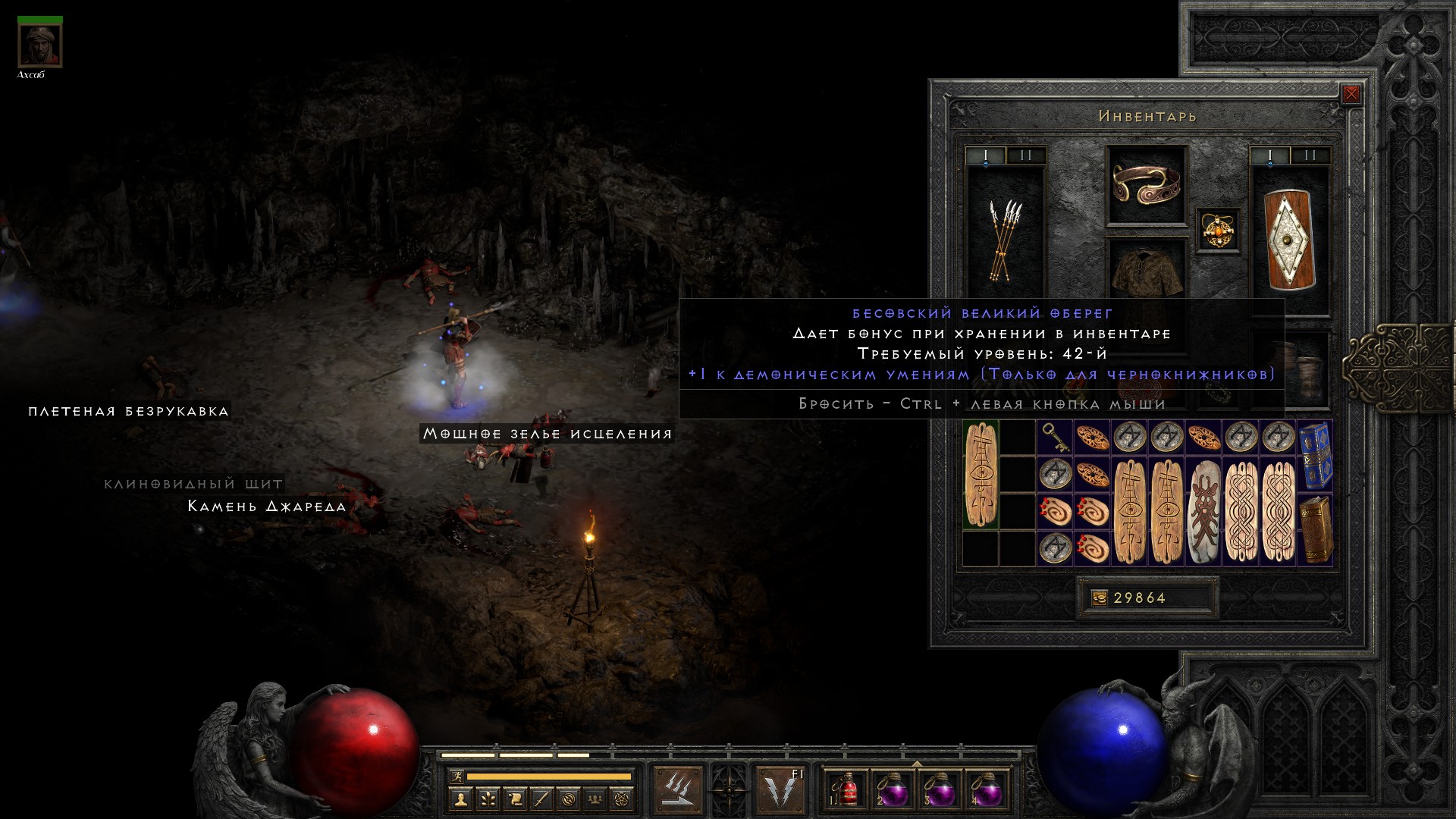
Task: Select the brown tome in the inventory
Action: (1315, 530)
